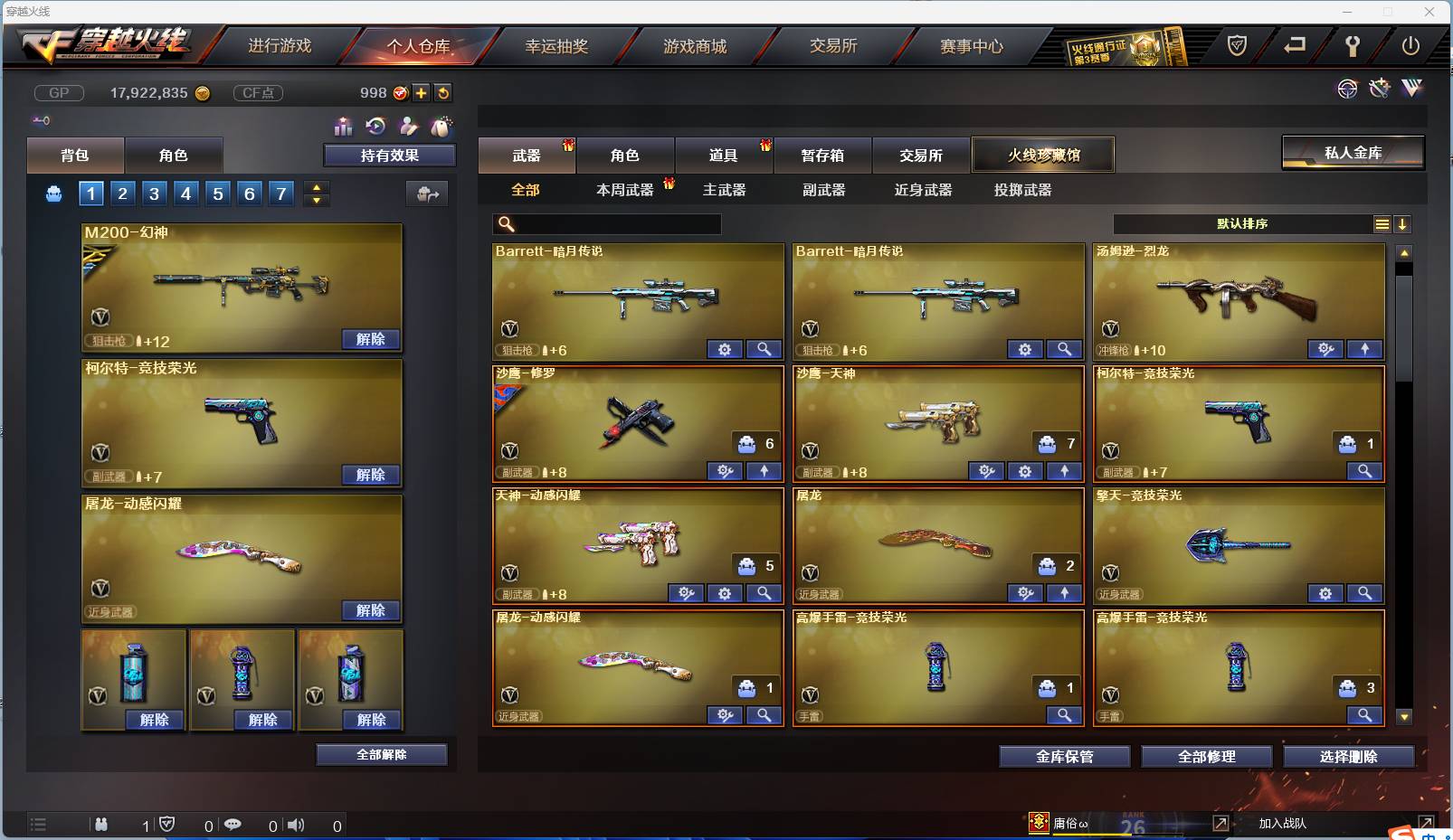Open the 游戏商城 menu item

point(695,45)
